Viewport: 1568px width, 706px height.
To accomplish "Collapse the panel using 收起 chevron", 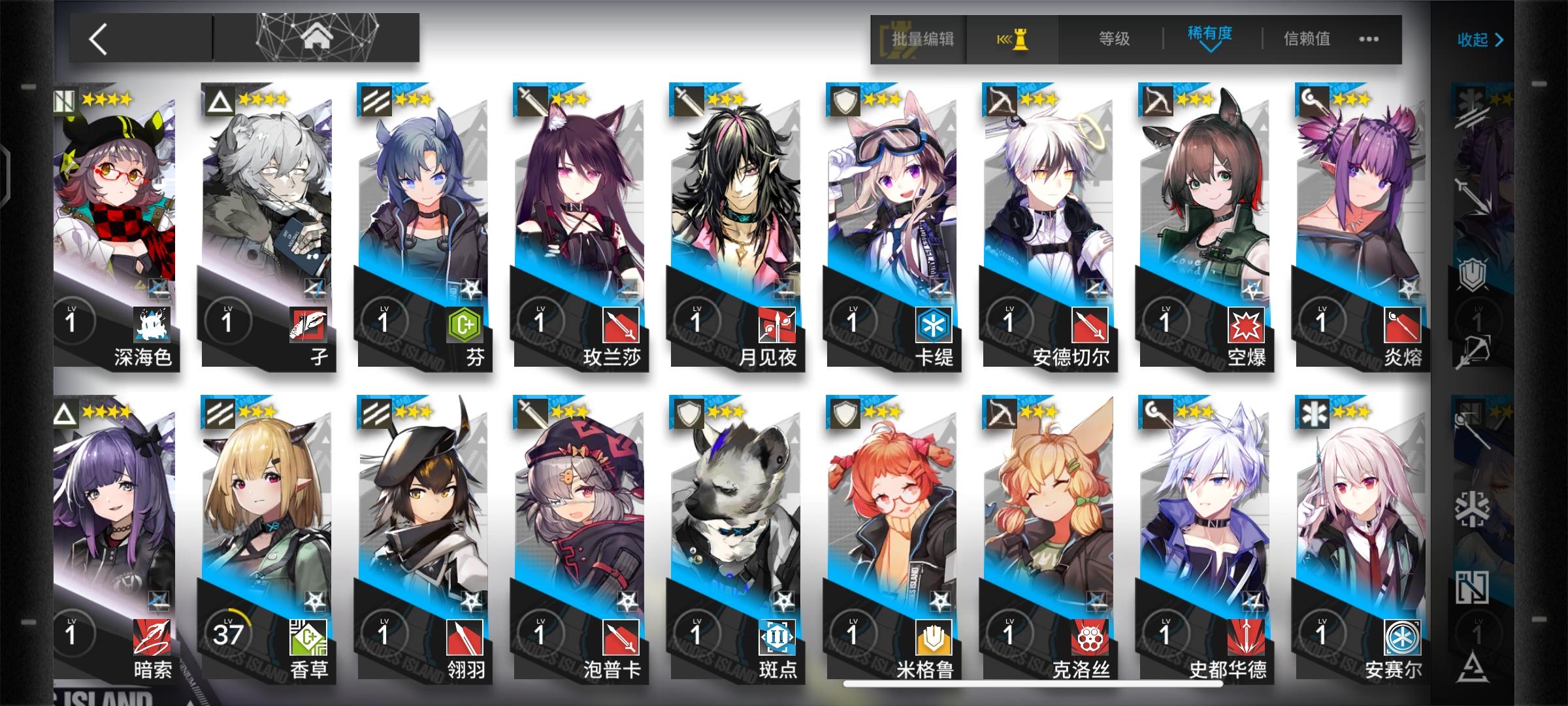I will pyautogui.click(x=1480, y=41).
